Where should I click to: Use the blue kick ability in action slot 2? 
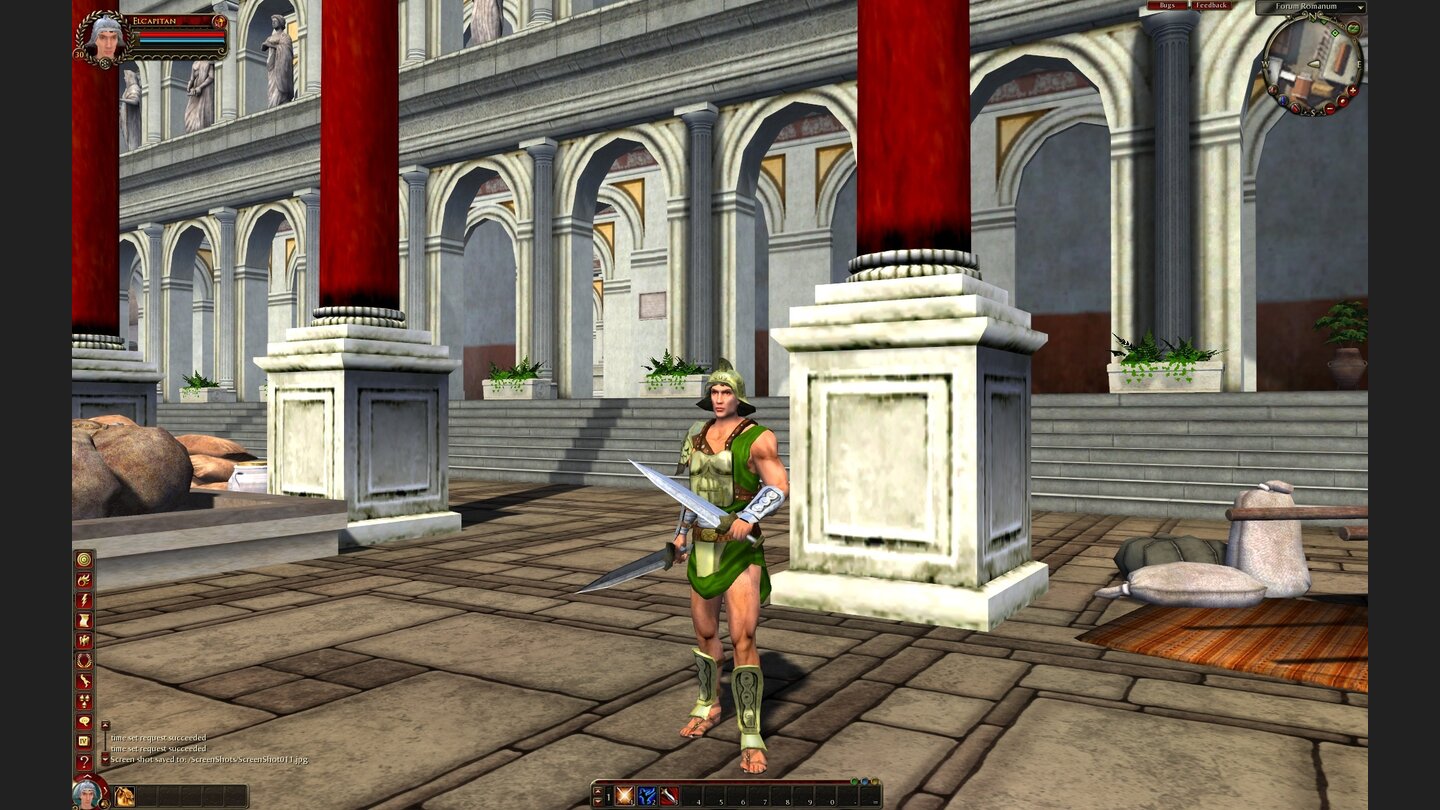tap(646, 795)
